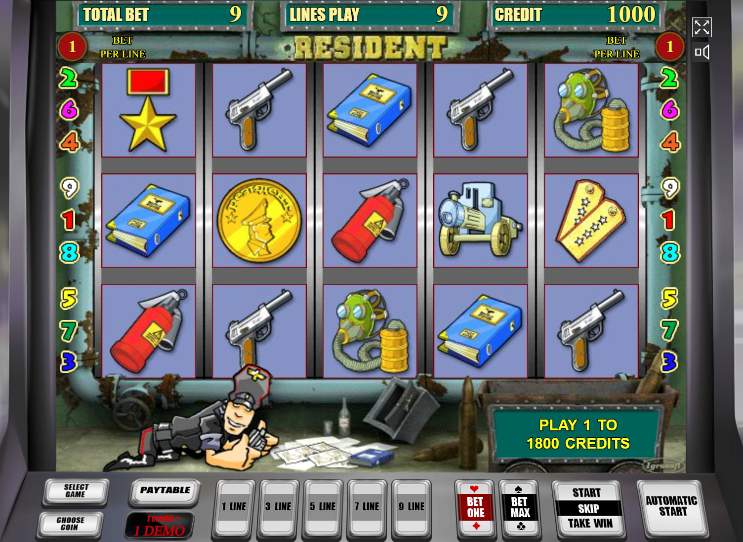Set maximum bet with Bet Max
Screen dimensions: 743x542
coord(519,506)
